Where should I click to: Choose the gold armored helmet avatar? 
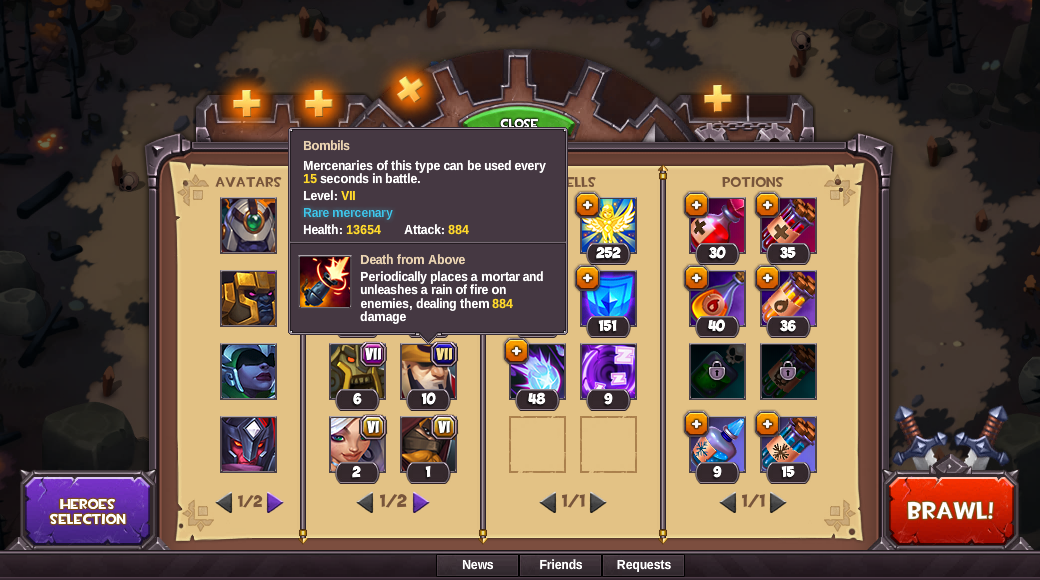(248, 298)
